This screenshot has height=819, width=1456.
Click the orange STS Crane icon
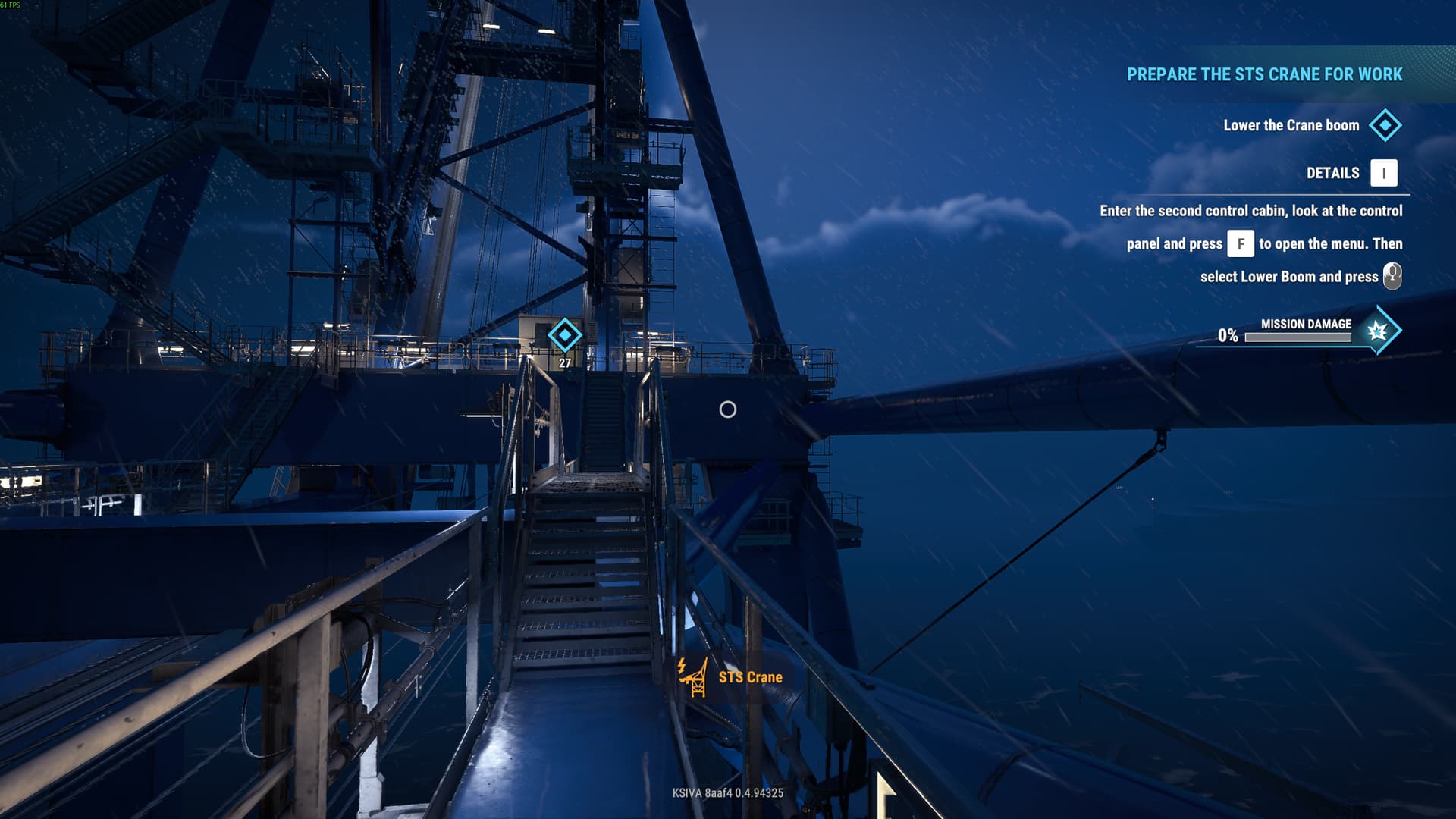click(693, 676)
